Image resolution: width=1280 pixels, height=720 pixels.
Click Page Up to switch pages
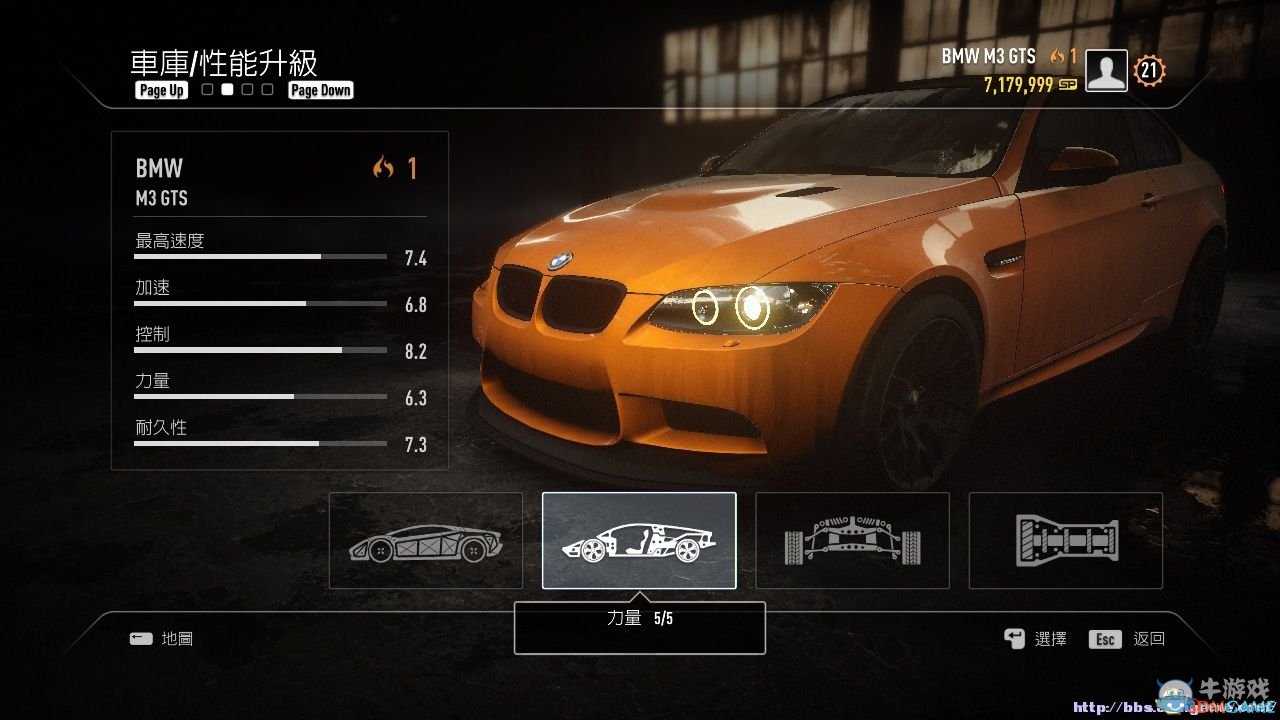[x=160, y=89]
